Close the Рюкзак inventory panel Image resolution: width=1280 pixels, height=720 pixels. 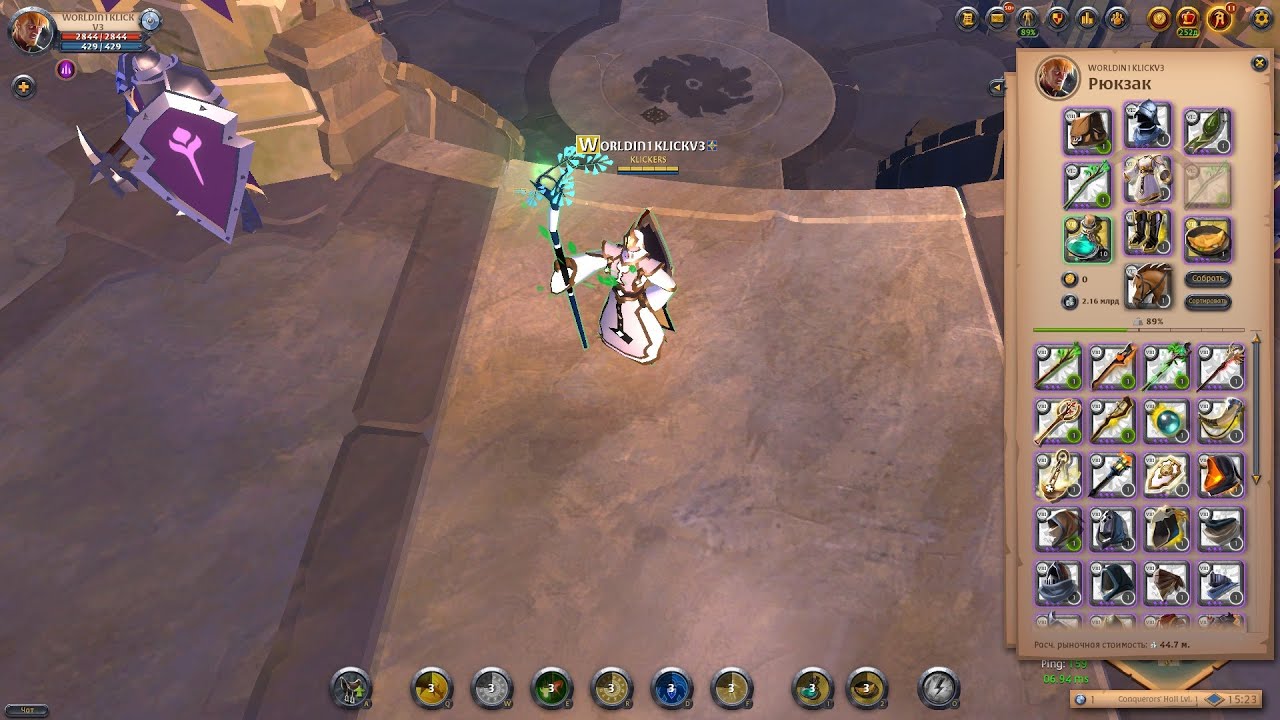[x=1259, y=64]
